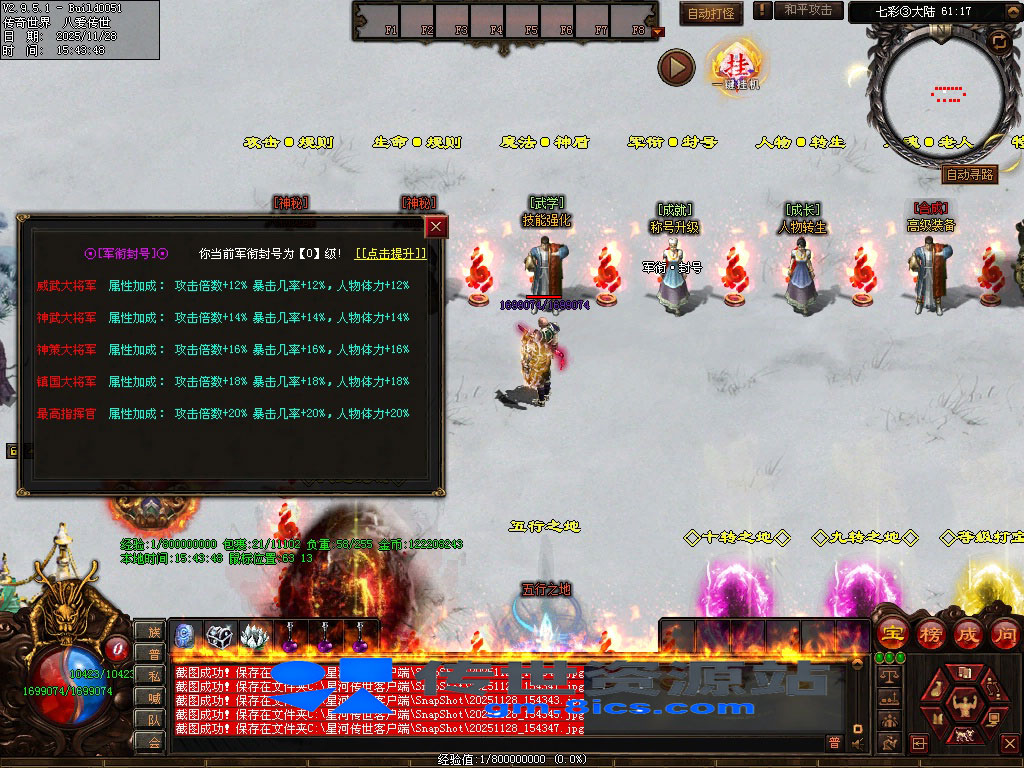Open the silver treasure chest item
This screenshot has width=1024, height=768.
pyautogui.click(x=220, y=635)
